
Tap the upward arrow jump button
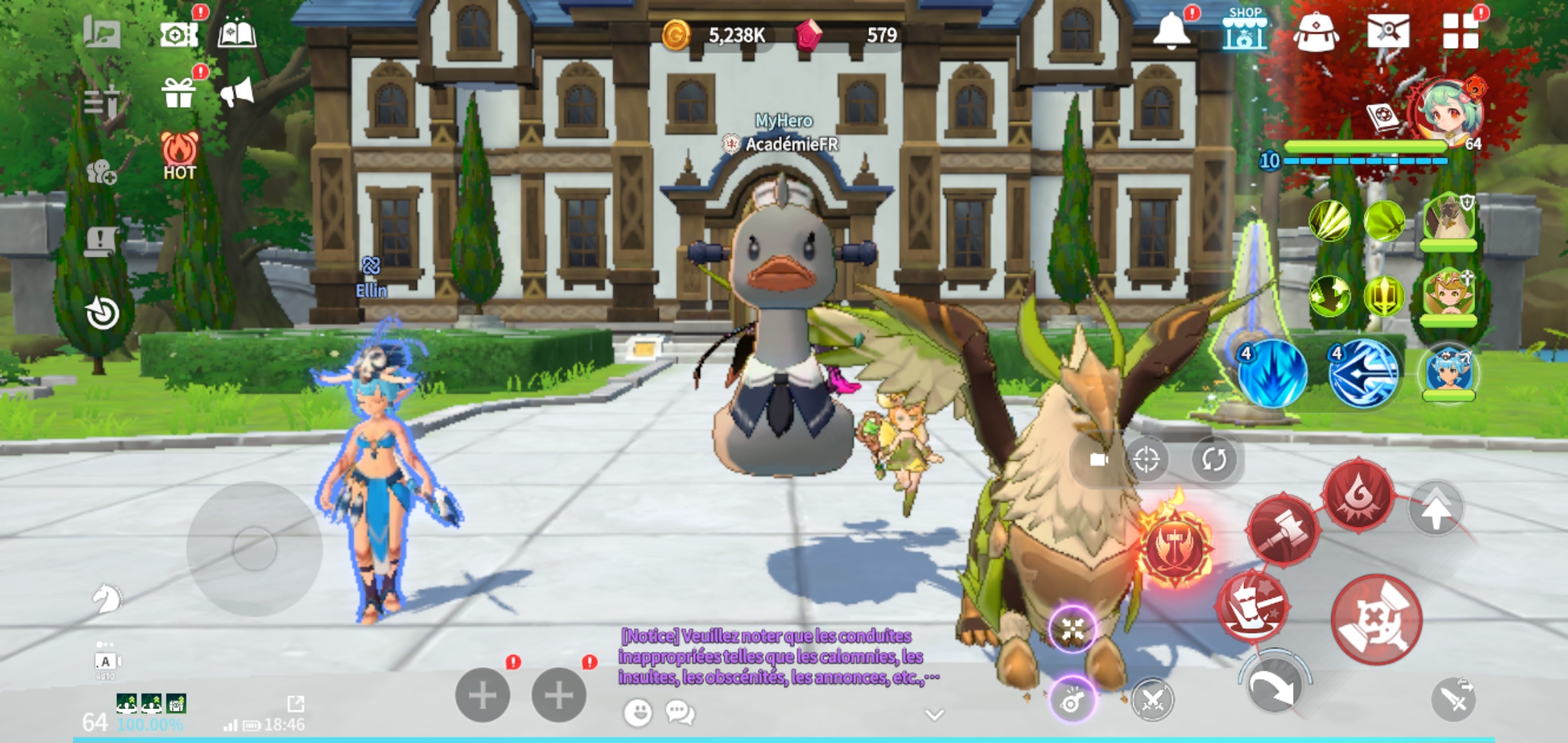1435,509
